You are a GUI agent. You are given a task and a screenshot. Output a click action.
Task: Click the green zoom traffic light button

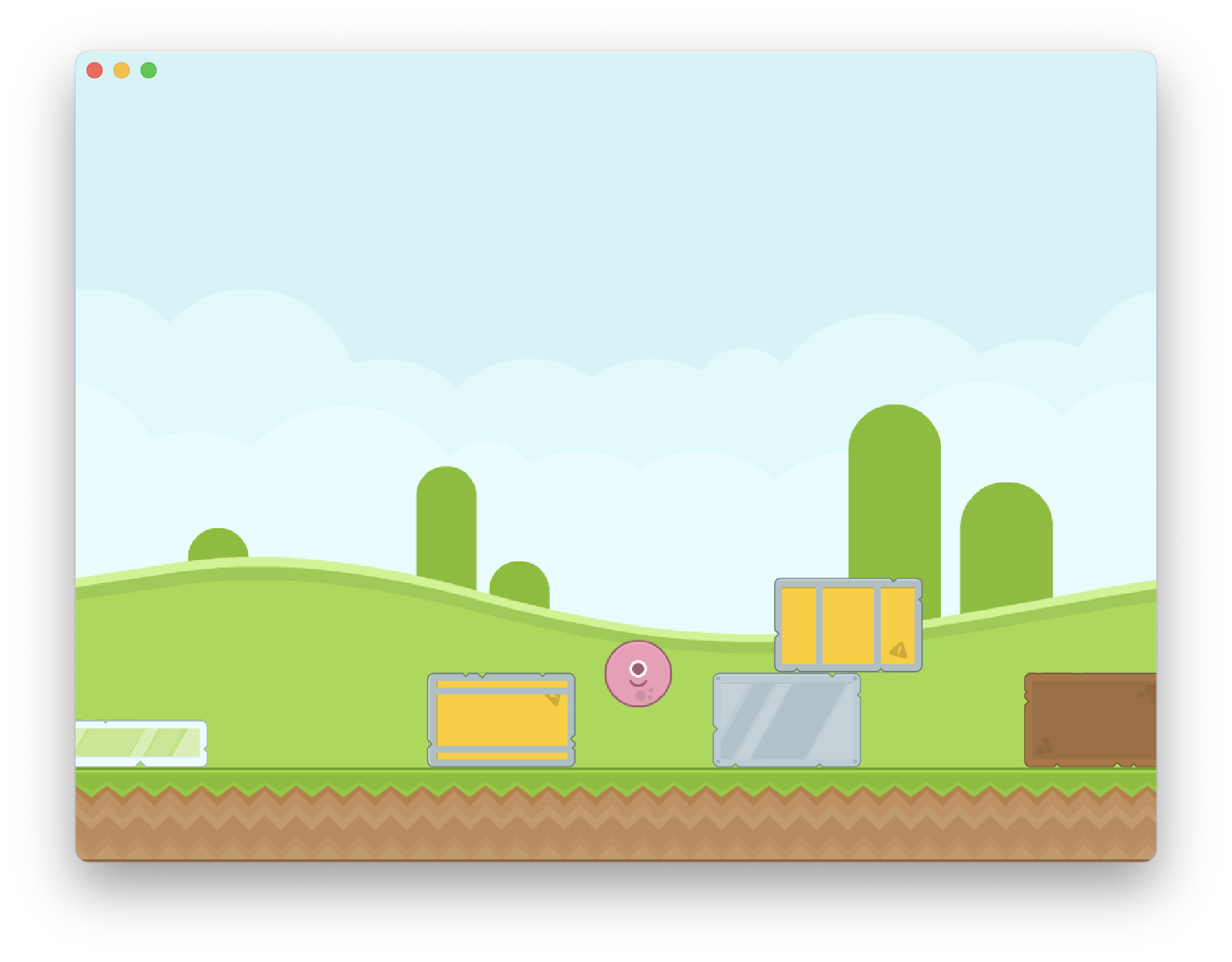[148, 71]
